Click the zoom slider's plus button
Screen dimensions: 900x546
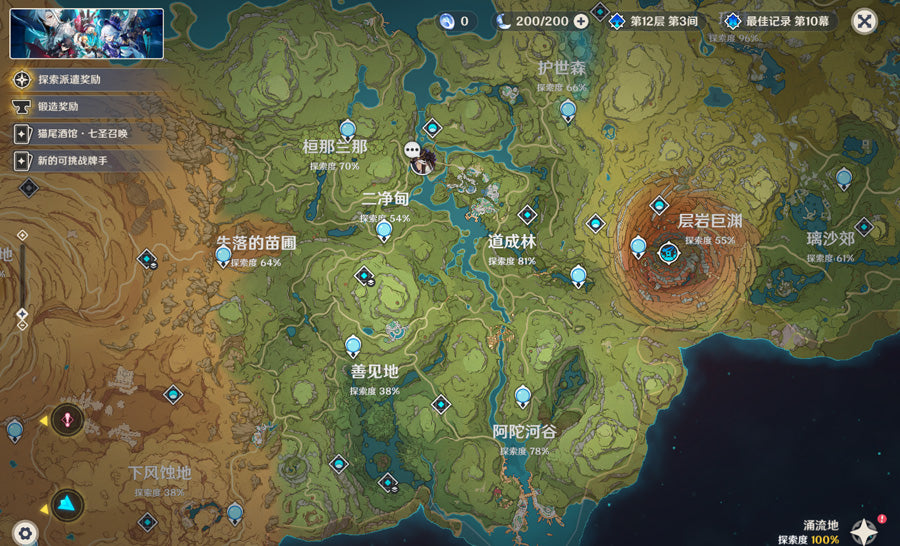pyautogui.click(x=22, y=235)
